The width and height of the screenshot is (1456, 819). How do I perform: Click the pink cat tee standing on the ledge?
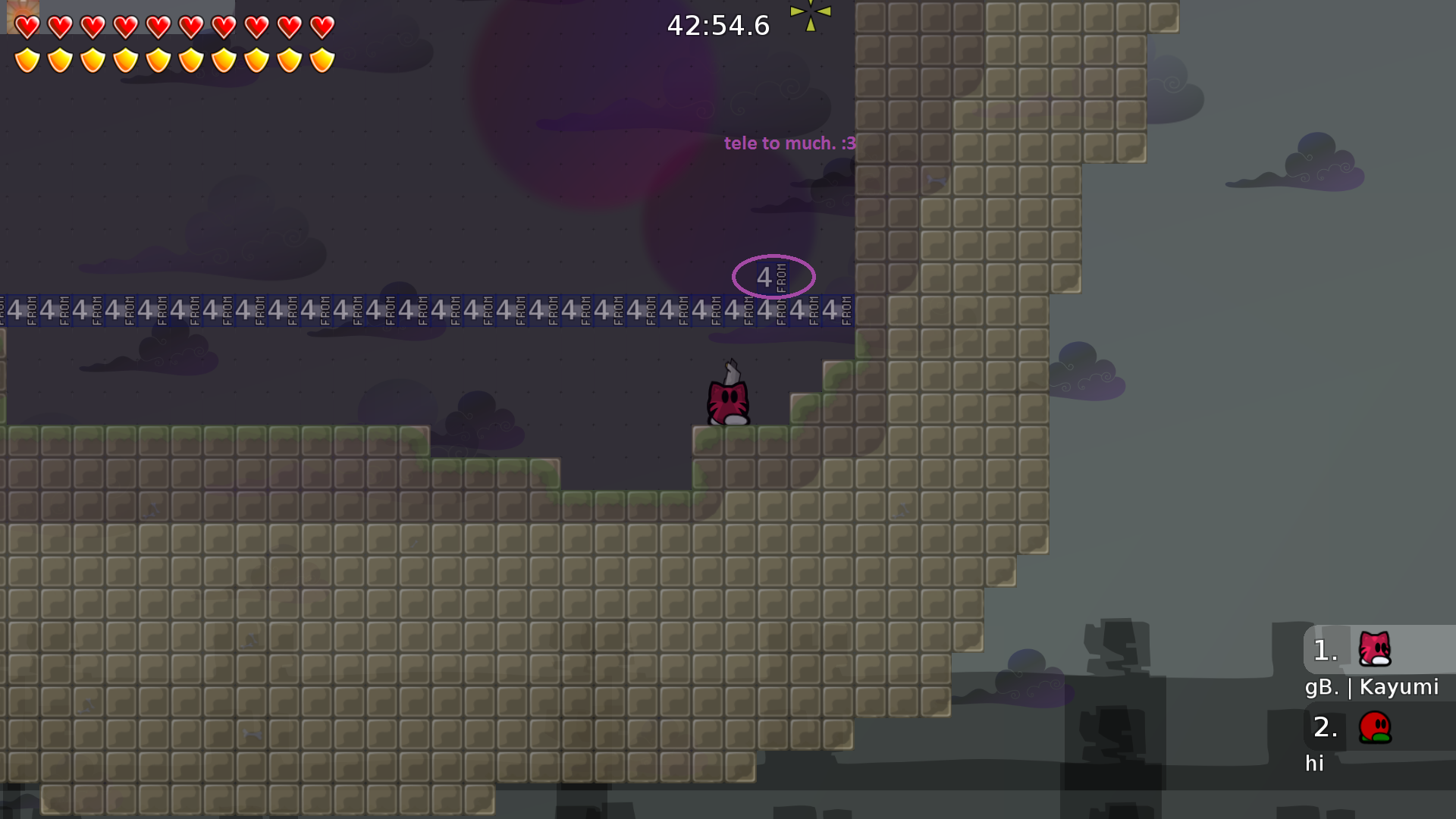[728, 400]
